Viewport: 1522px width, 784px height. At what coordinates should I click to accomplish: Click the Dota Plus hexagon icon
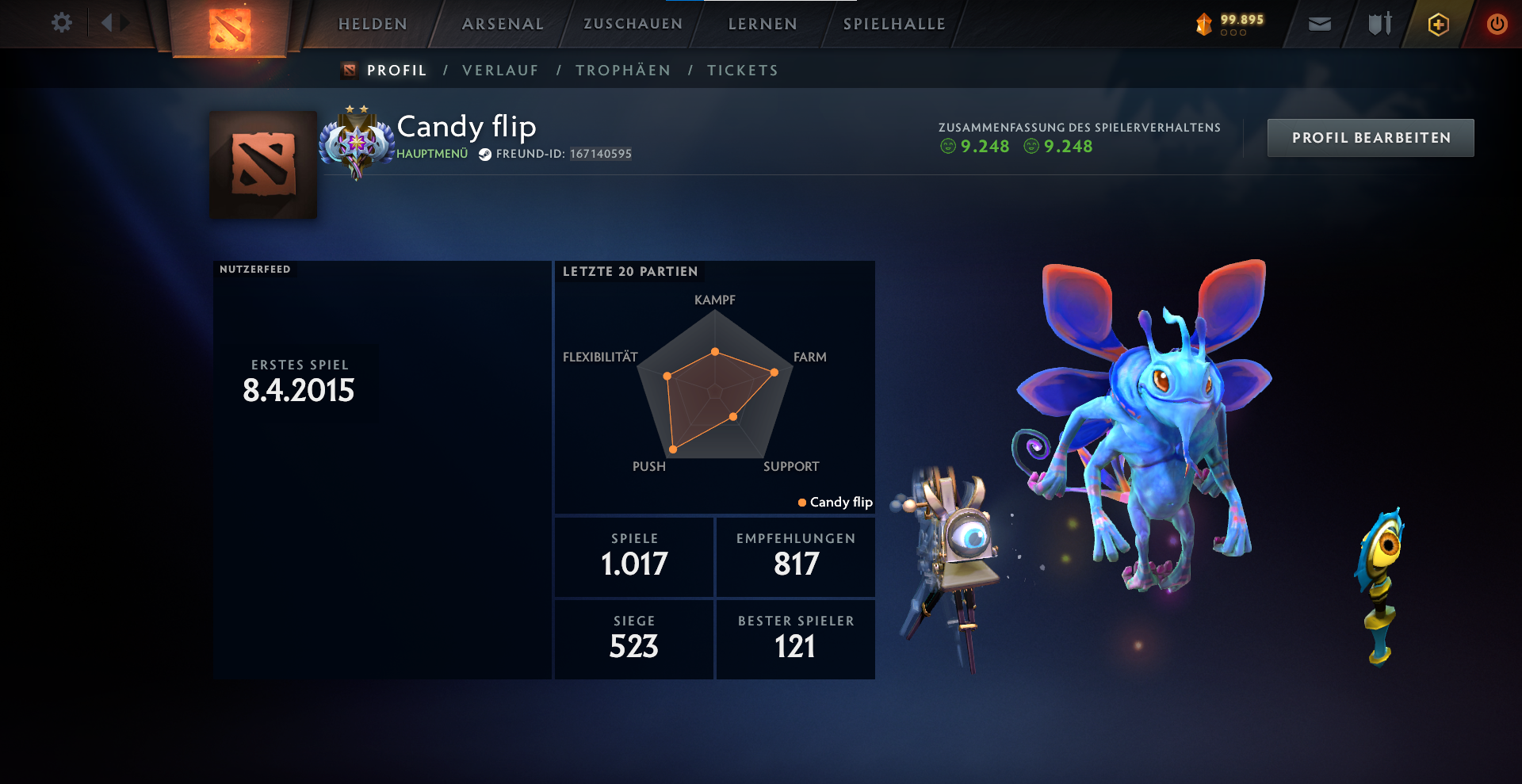point(1437,24)
